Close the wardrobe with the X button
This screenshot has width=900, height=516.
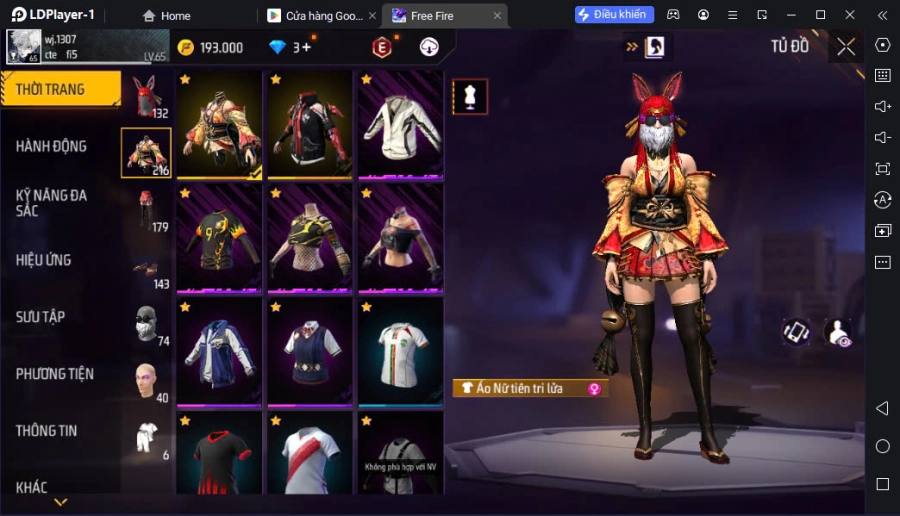tap(846, 47)
